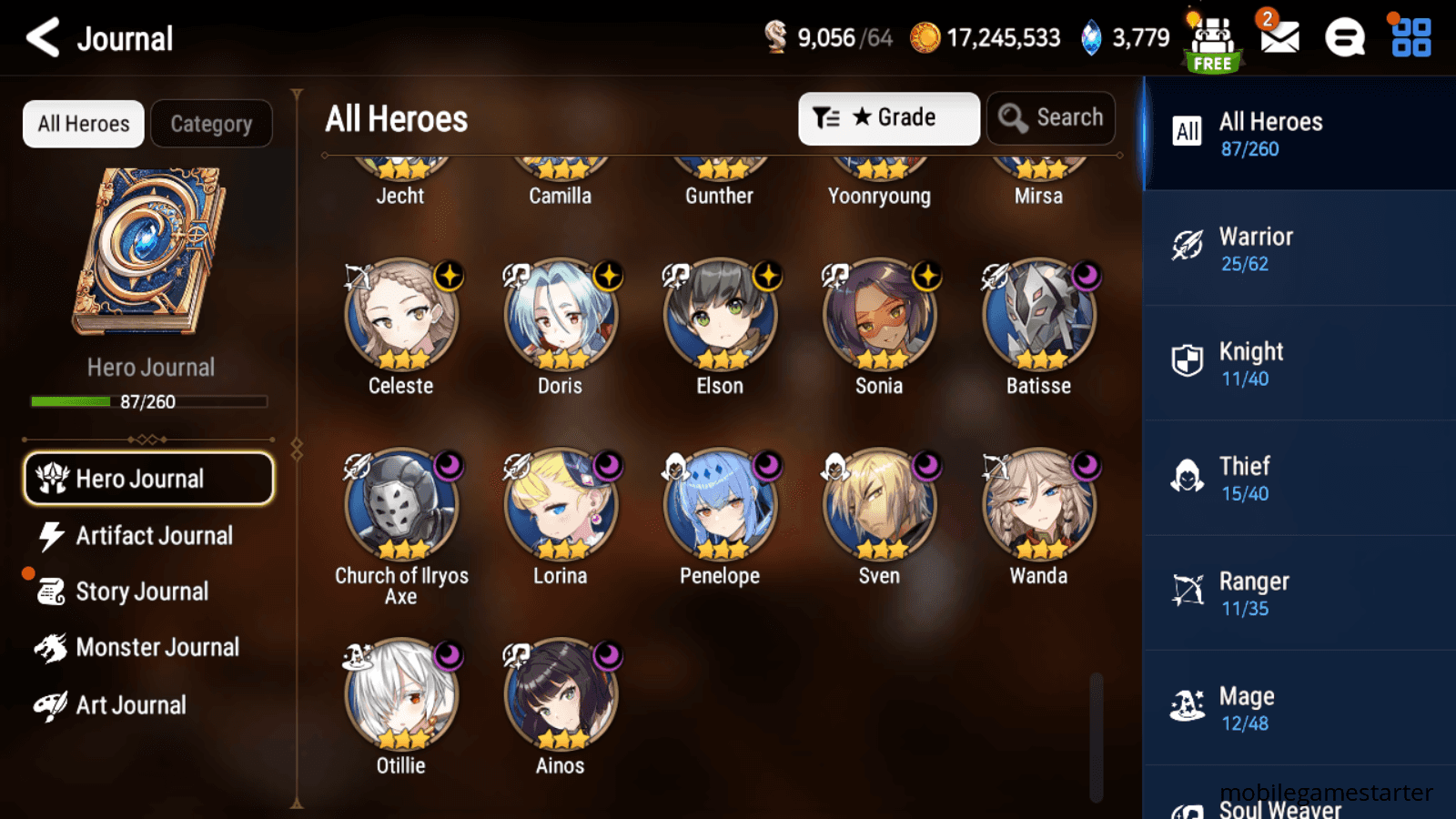The width and height of the screenshot is (1456, 819).
Task: Open the blue grid main menu
Action: point(1410,38)
